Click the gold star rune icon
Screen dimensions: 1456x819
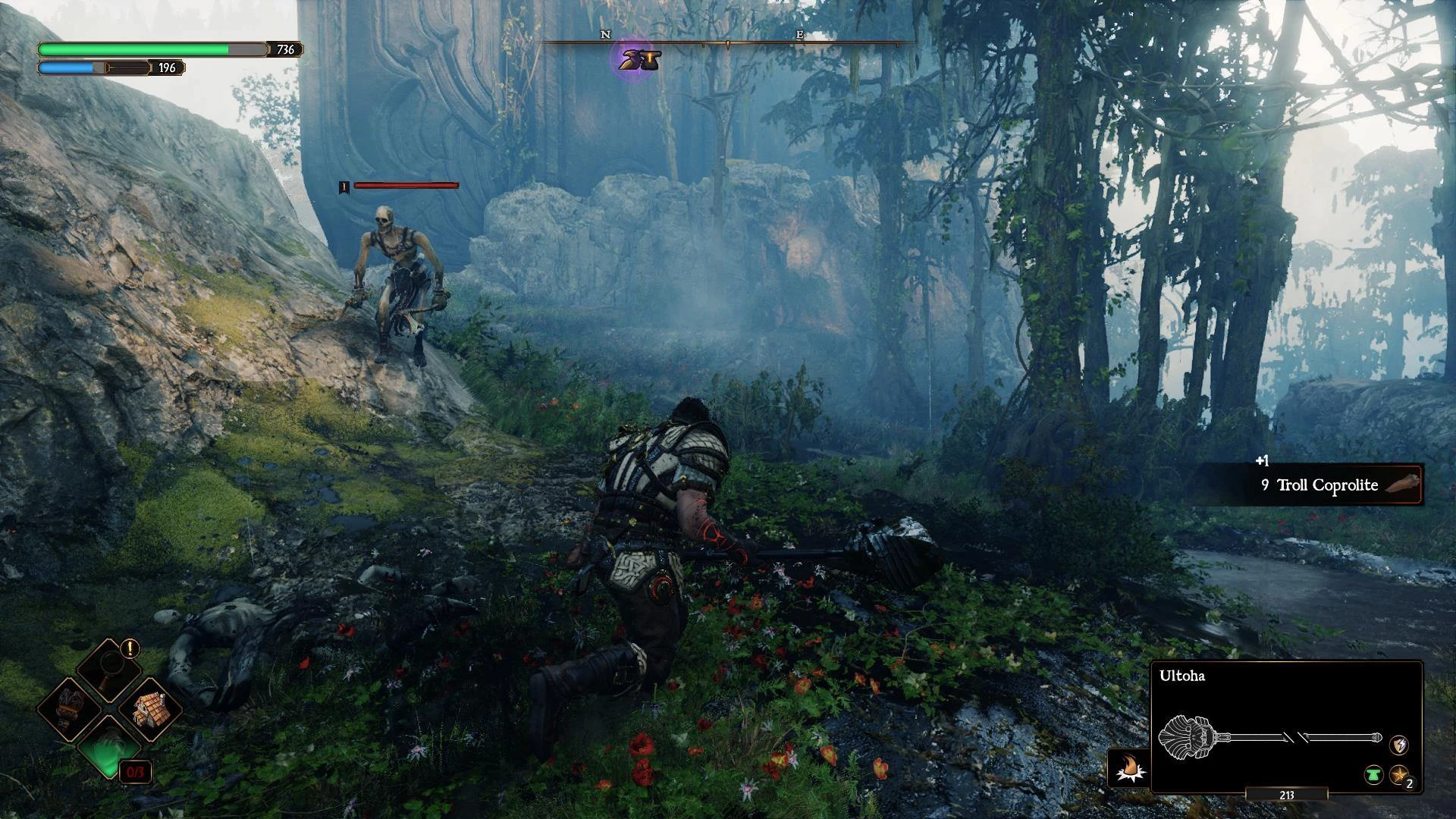1398,775
